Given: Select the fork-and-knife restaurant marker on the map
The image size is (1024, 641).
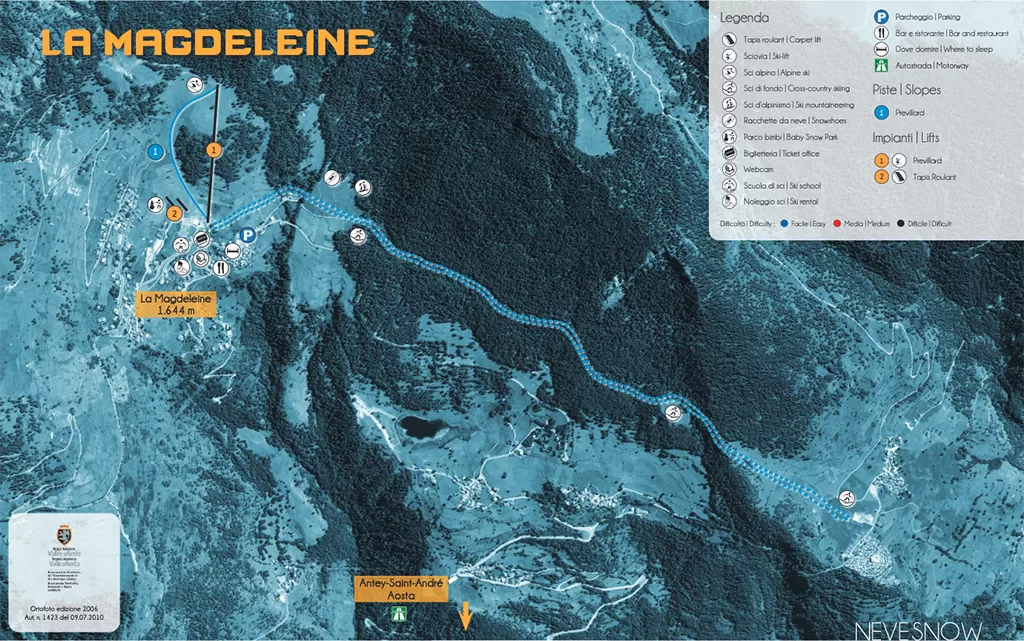Looking at the screenshot, I should (x=222, y=268).
